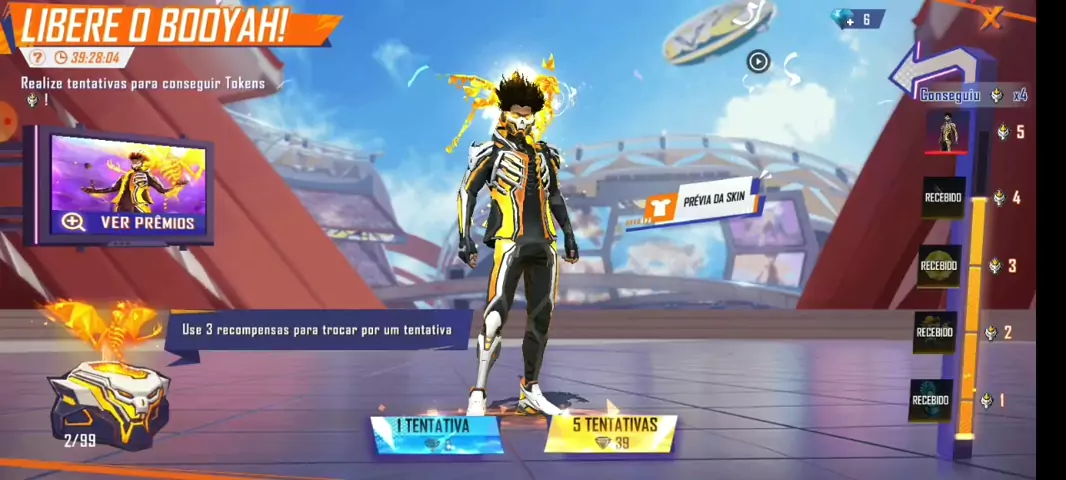Purchase 5 Tentativas for 39 diamonds
The width and height of the screenshot is (1066, 480).
[x=611, y=434]
